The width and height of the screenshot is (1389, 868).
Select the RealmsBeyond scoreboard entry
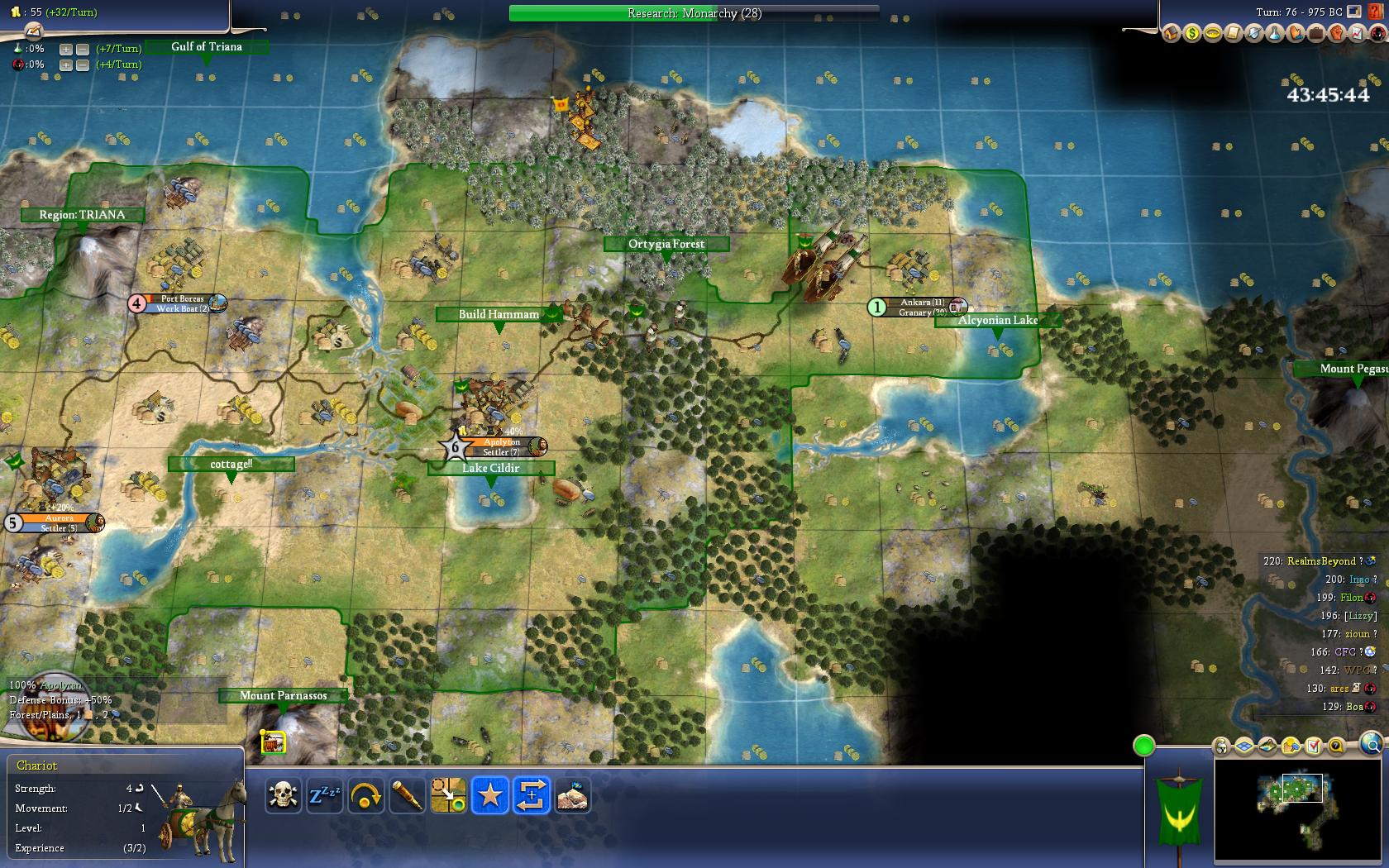(x=1320, y=561)
